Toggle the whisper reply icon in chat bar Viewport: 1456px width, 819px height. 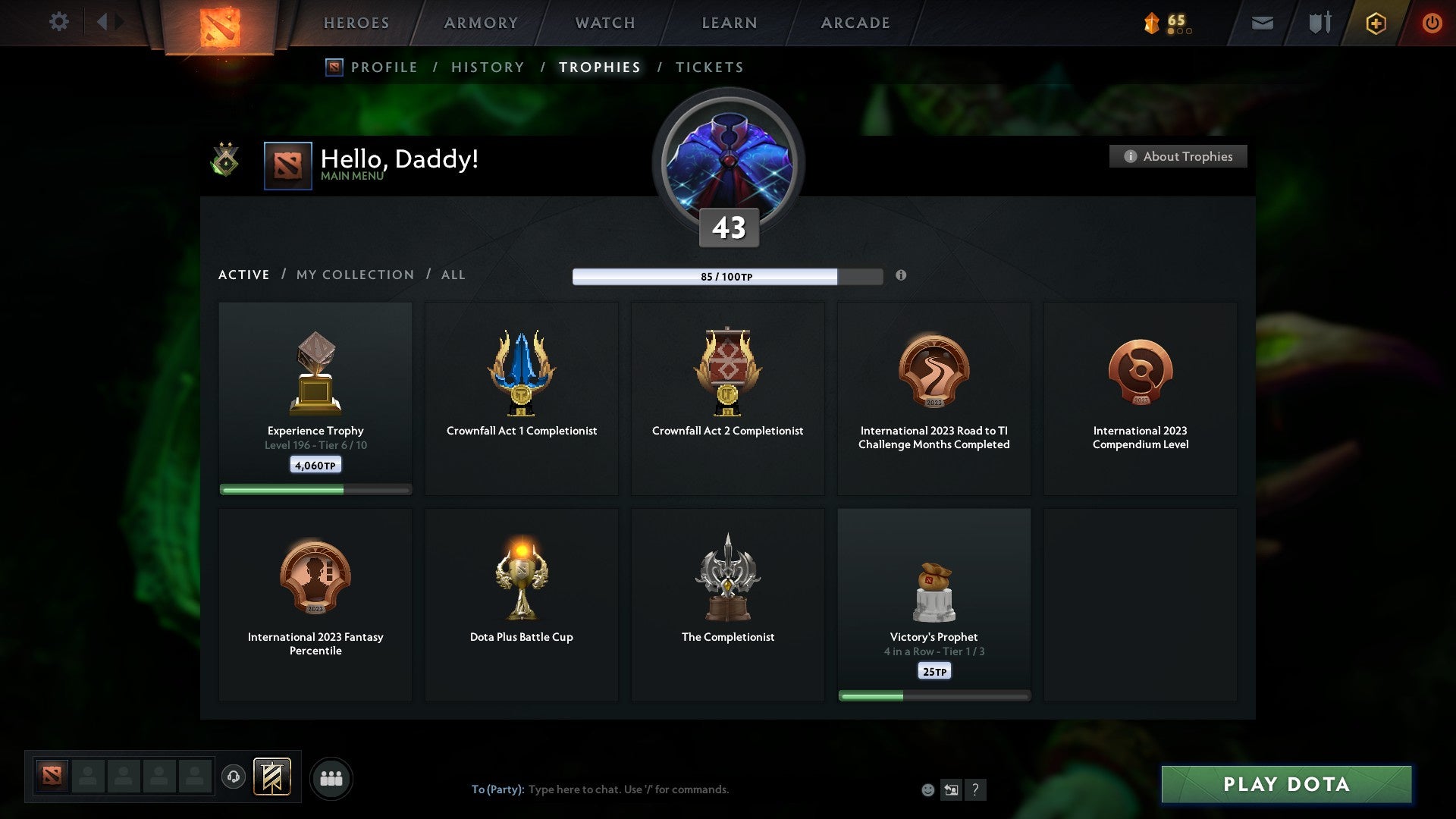click(x=951, y=789)
